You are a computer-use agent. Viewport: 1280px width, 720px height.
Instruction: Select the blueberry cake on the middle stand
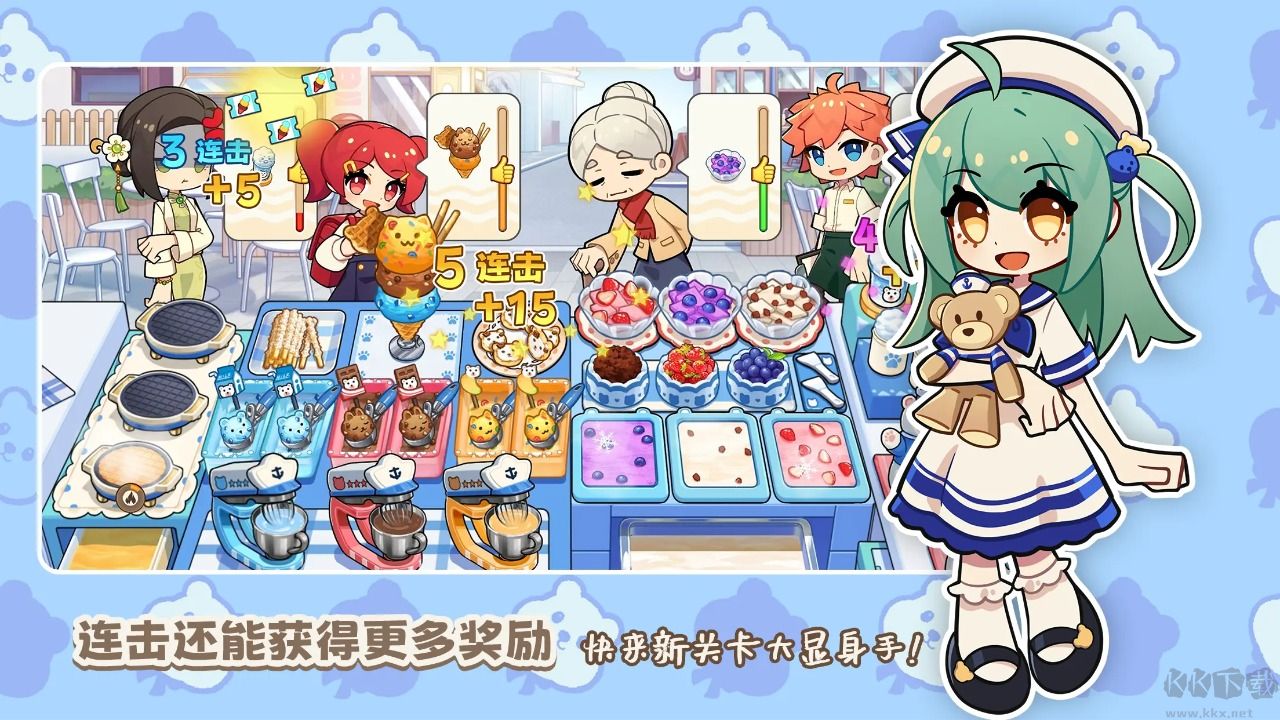(x=757, y=367)
